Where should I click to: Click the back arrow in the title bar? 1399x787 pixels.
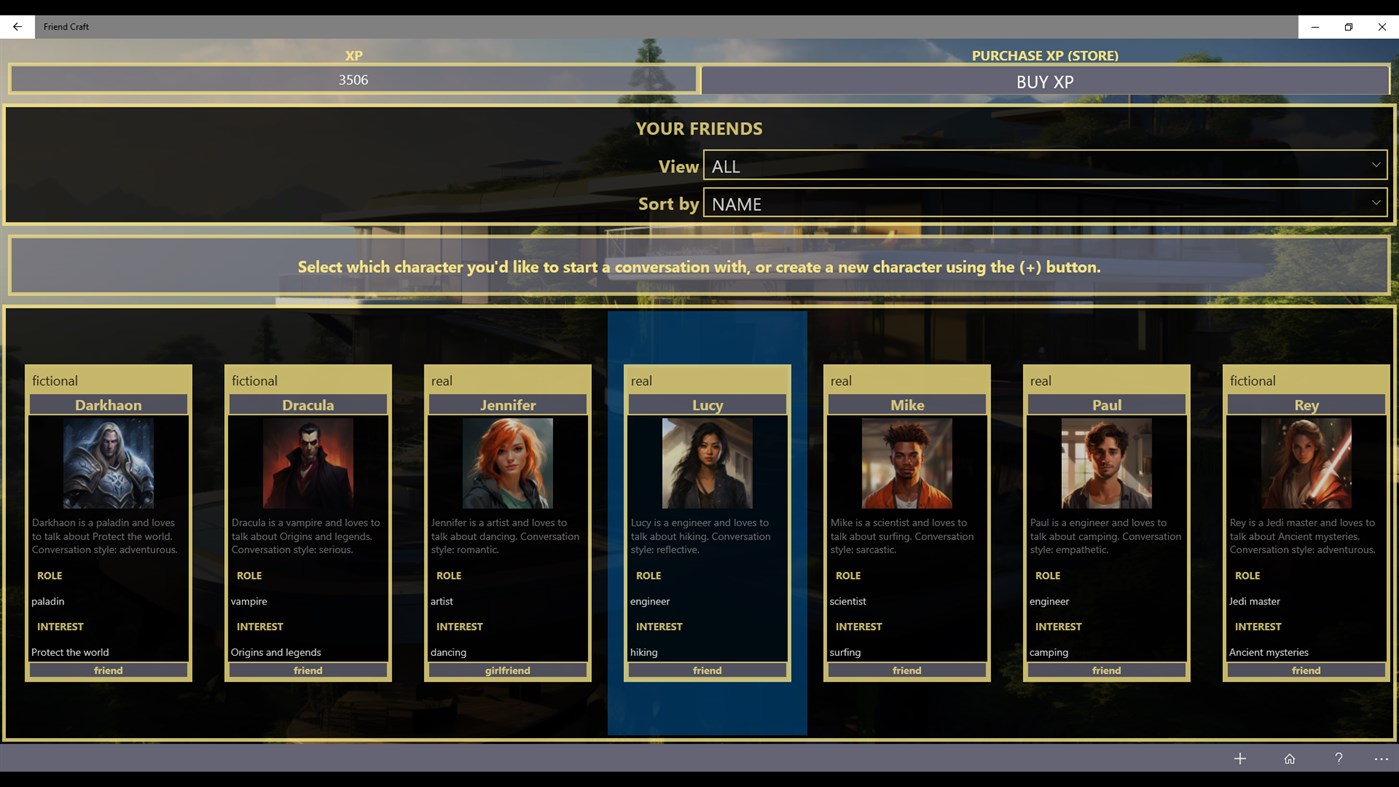click(x=16, y=26)
